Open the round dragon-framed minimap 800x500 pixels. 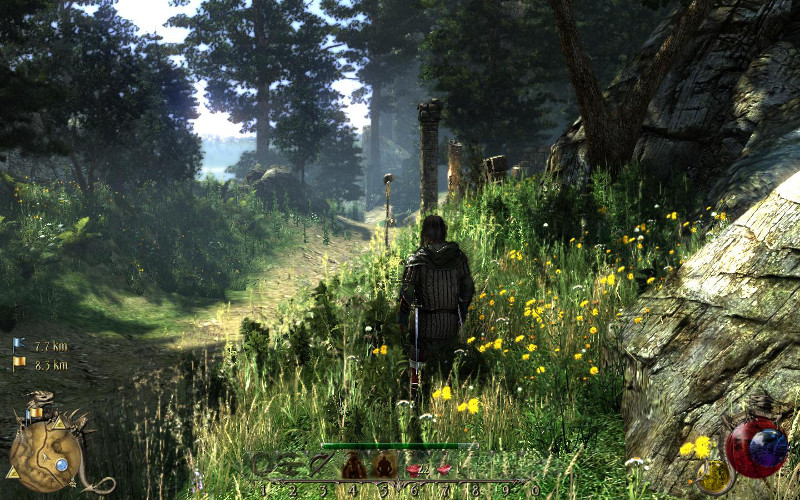pyautogui.click(x=46, y=458)
